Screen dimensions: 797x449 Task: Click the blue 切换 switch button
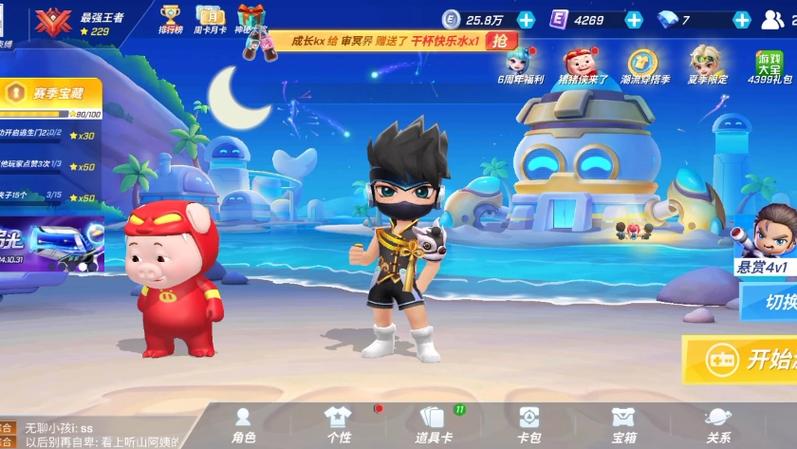(x=770, y=302)
